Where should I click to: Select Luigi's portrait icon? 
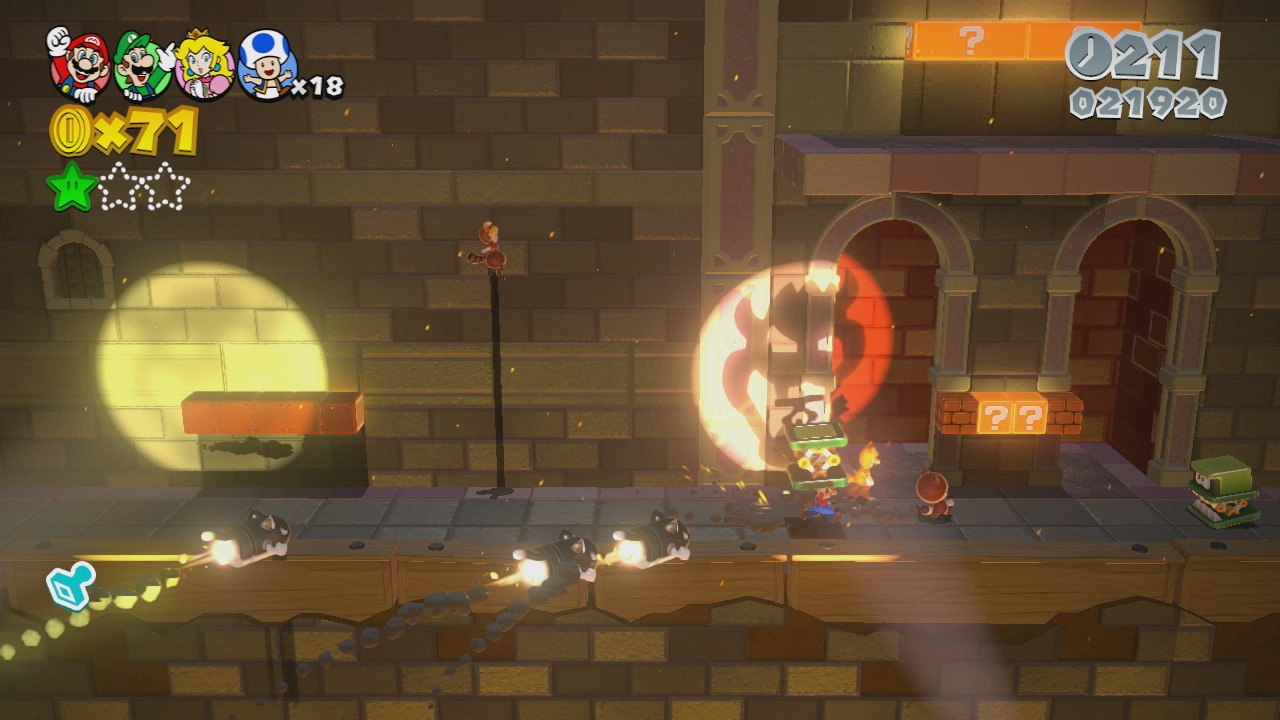point(142,65)
